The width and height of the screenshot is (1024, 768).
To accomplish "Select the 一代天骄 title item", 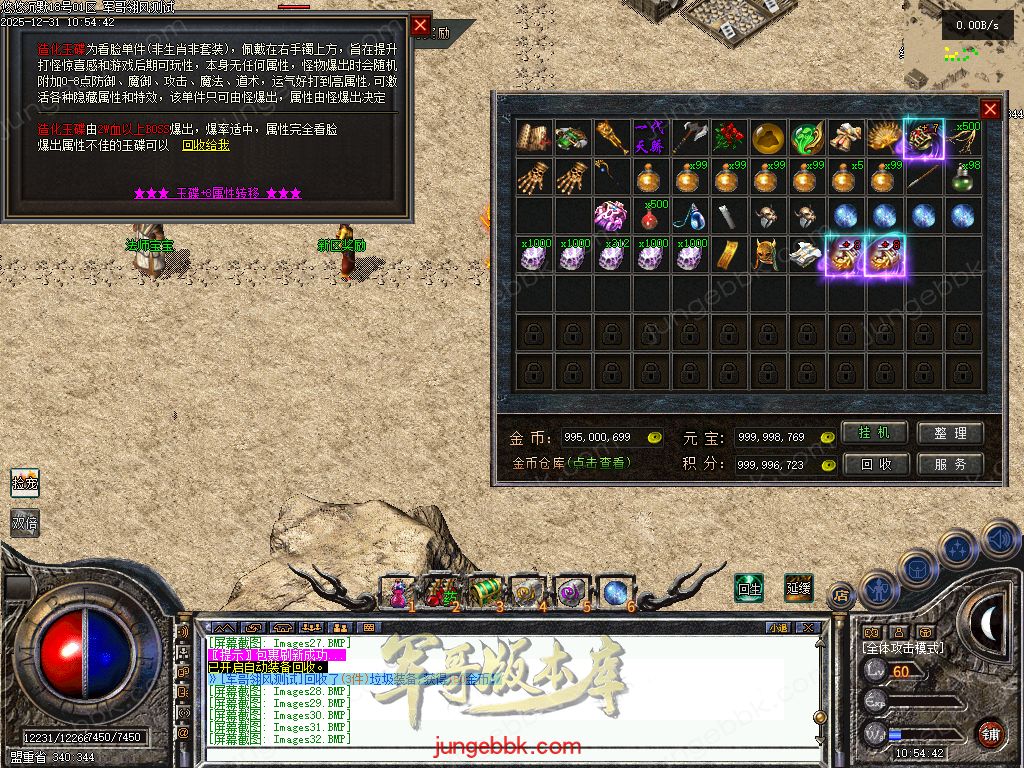I will coord(652,138).
